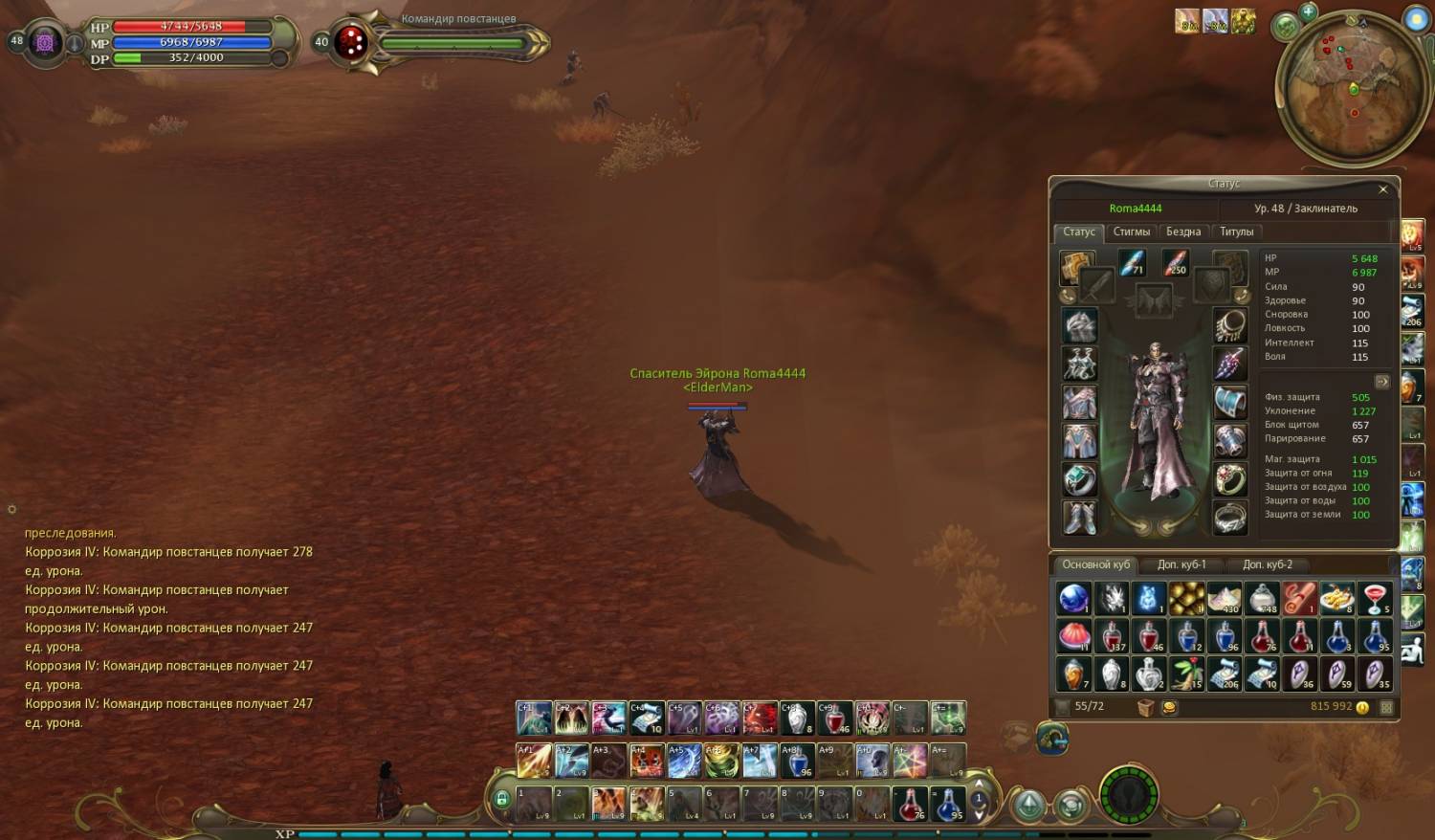
Task: Select the cocktail glass item in inventory
Action: pyautogui.click(x=1376, y=599)
